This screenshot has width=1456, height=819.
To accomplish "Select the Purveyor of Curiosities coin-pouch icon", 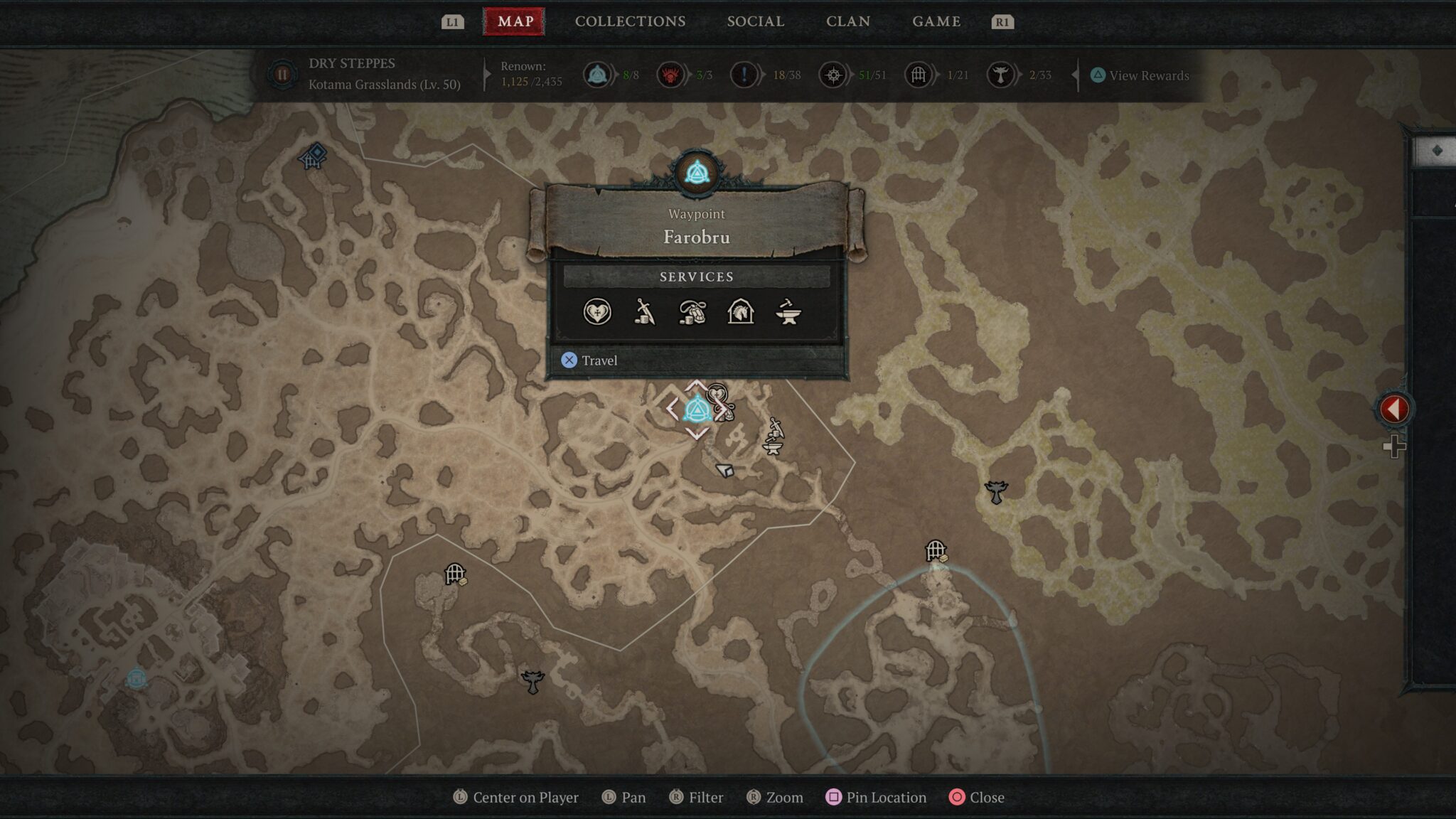I will pyautogui.click(x=693, y=313).
